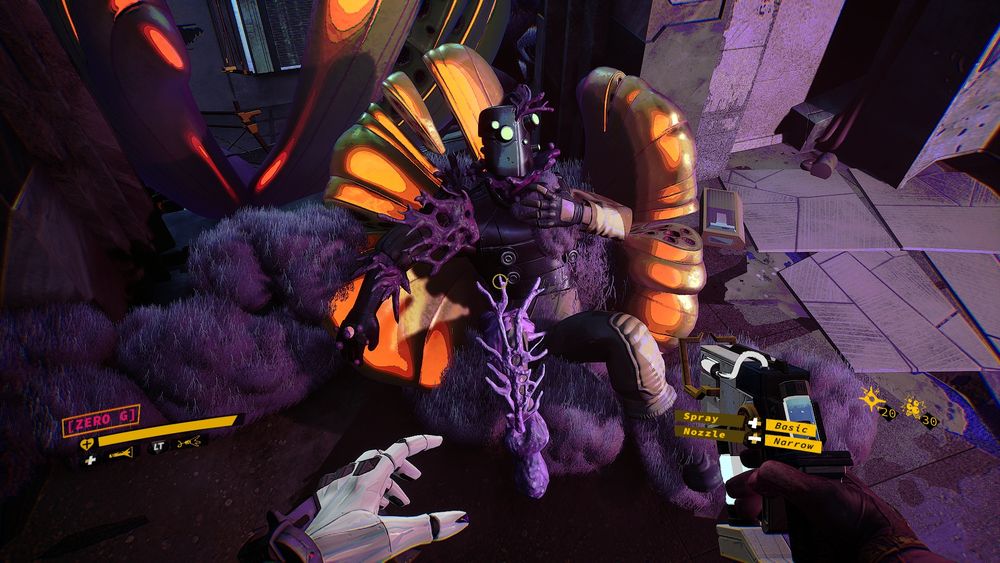
Task: Click the Nozzle option label
Action: pos(705,433)
